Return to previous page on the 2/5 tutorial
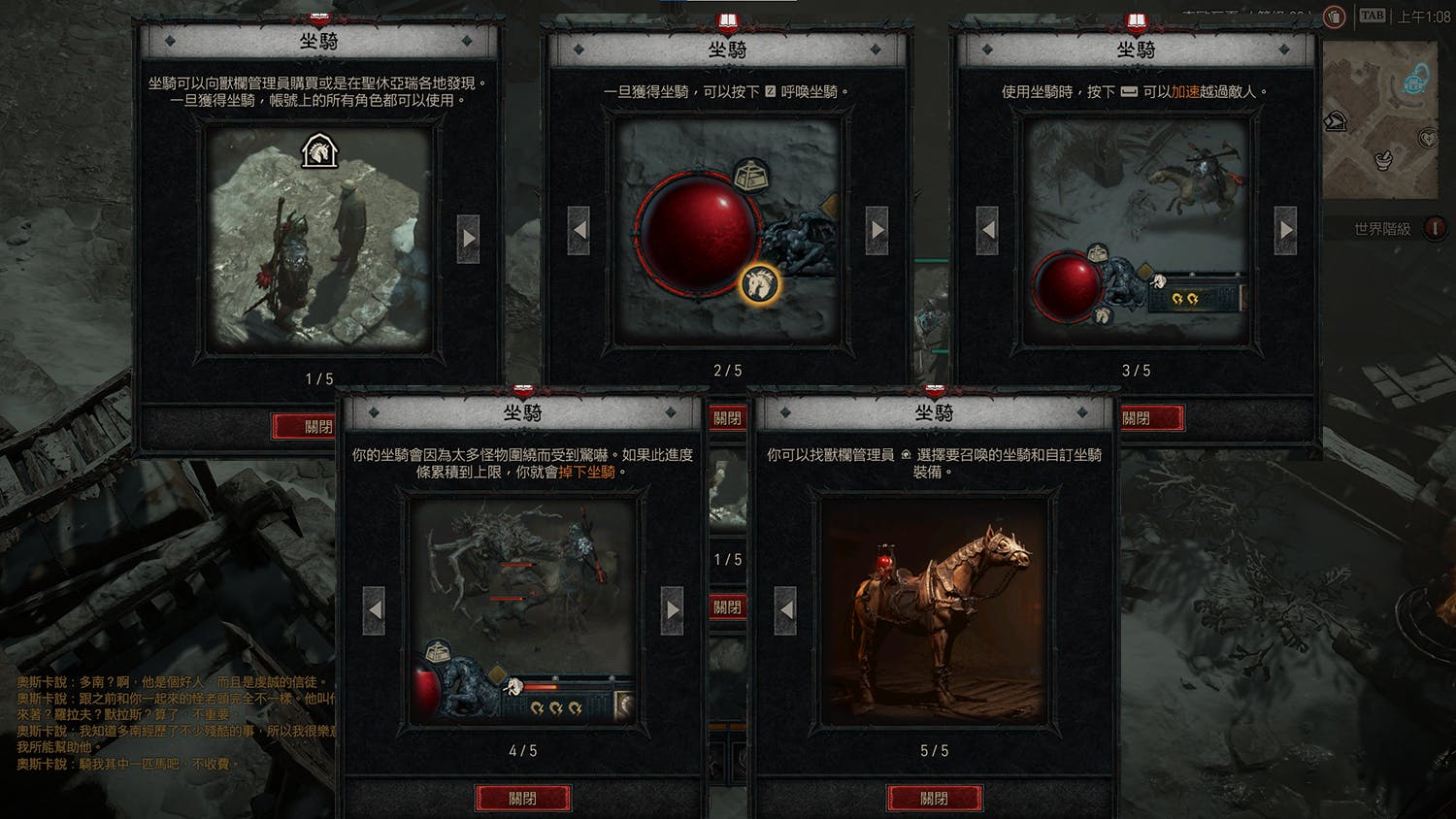Image resolution: width=1456 pixels, height=819 pixels. coord(579,231)
